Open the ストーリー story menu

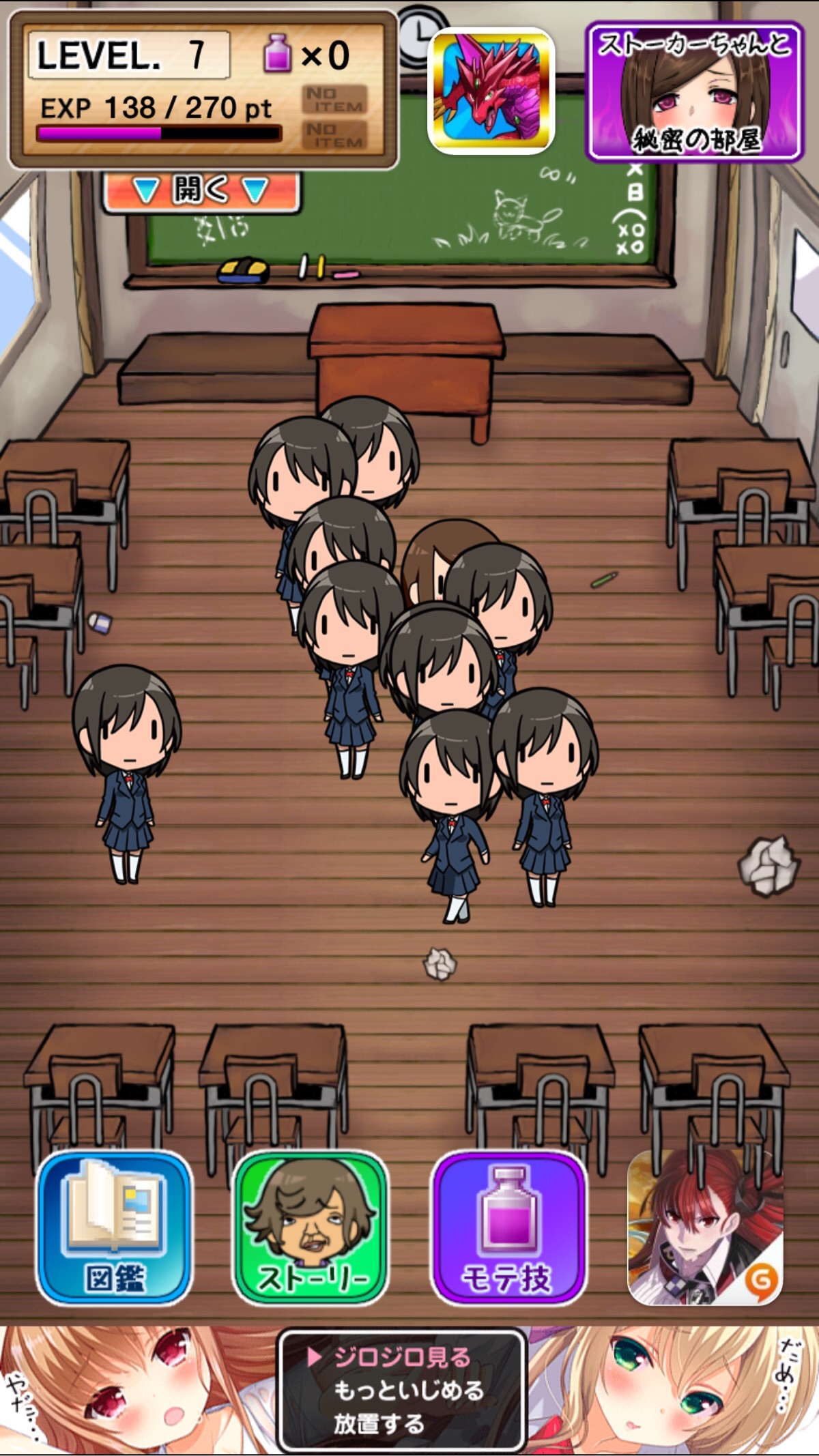point(311,1228)
